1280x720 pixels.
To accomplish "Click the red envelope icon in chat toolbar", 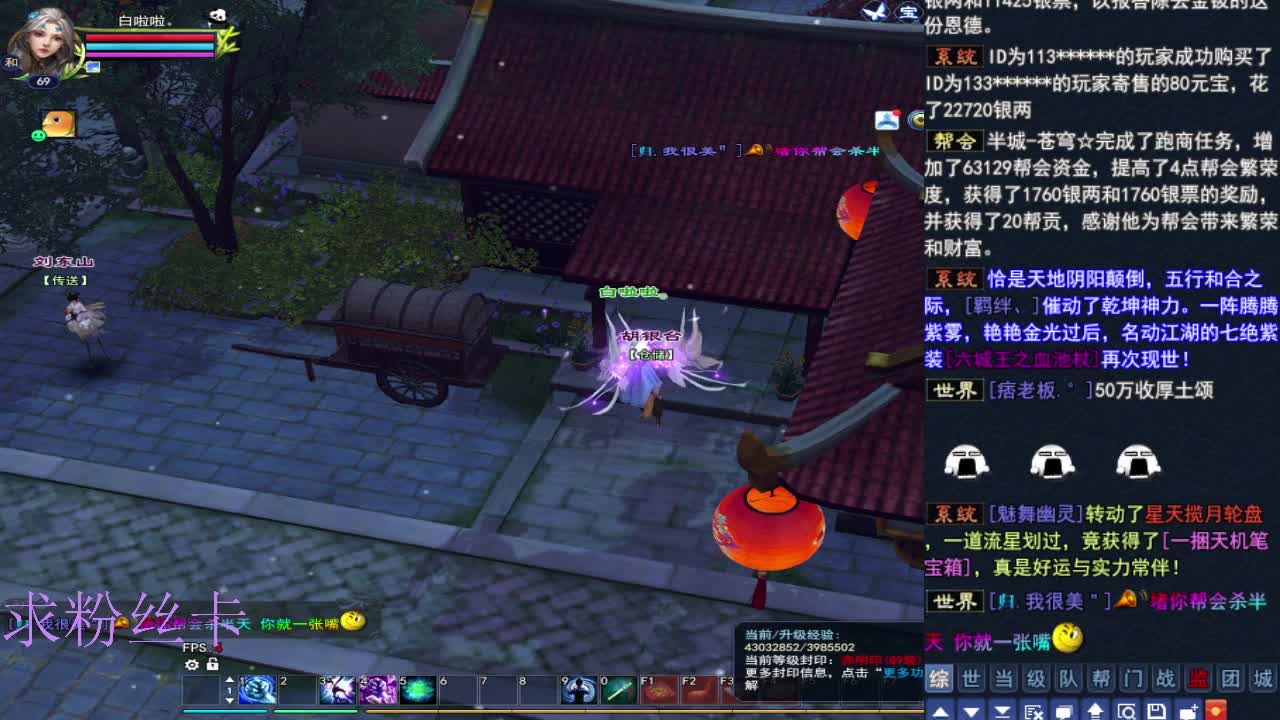I will (1217, 710).
